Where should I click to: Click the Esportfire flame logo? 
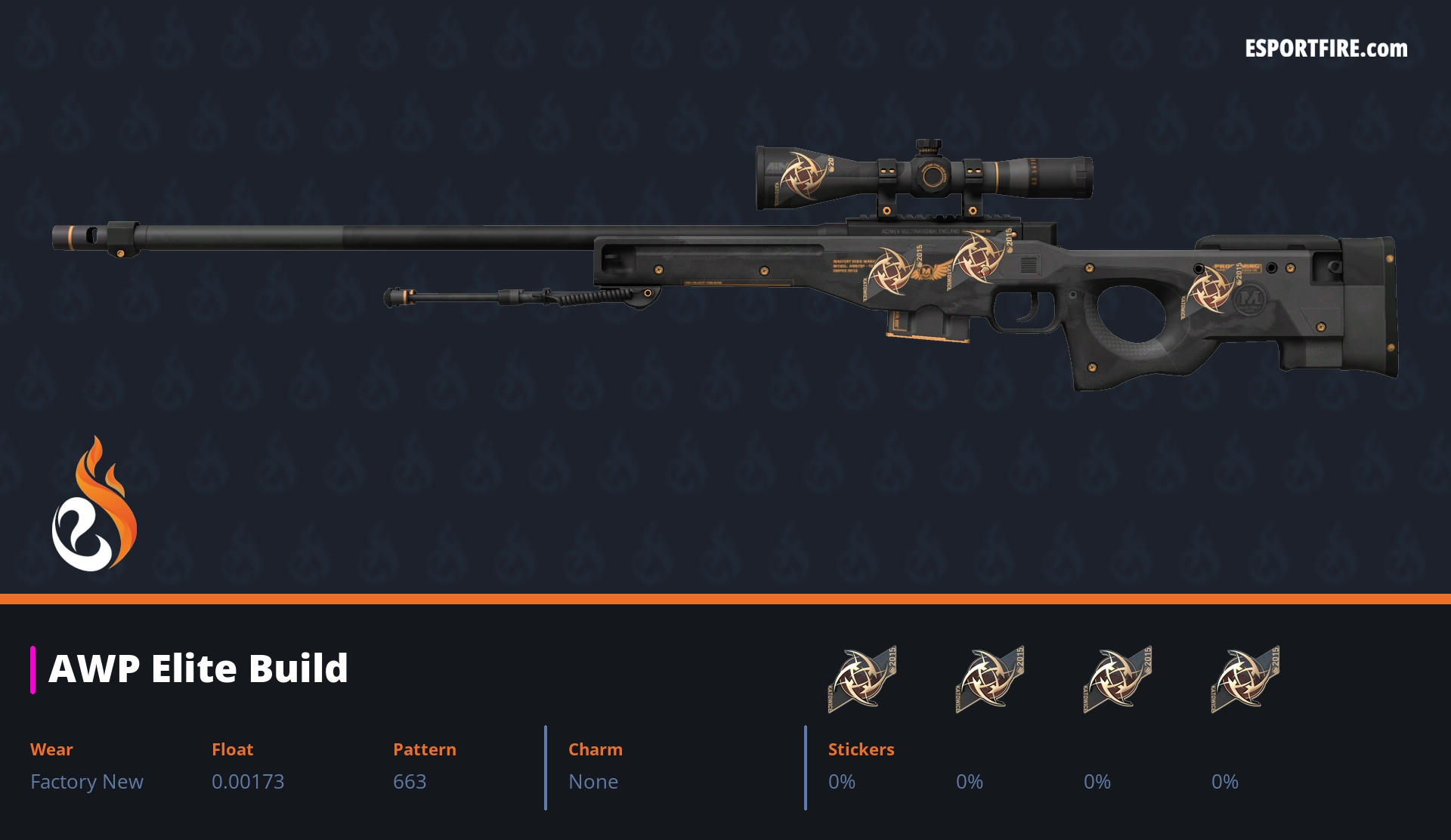coord(94,505)
